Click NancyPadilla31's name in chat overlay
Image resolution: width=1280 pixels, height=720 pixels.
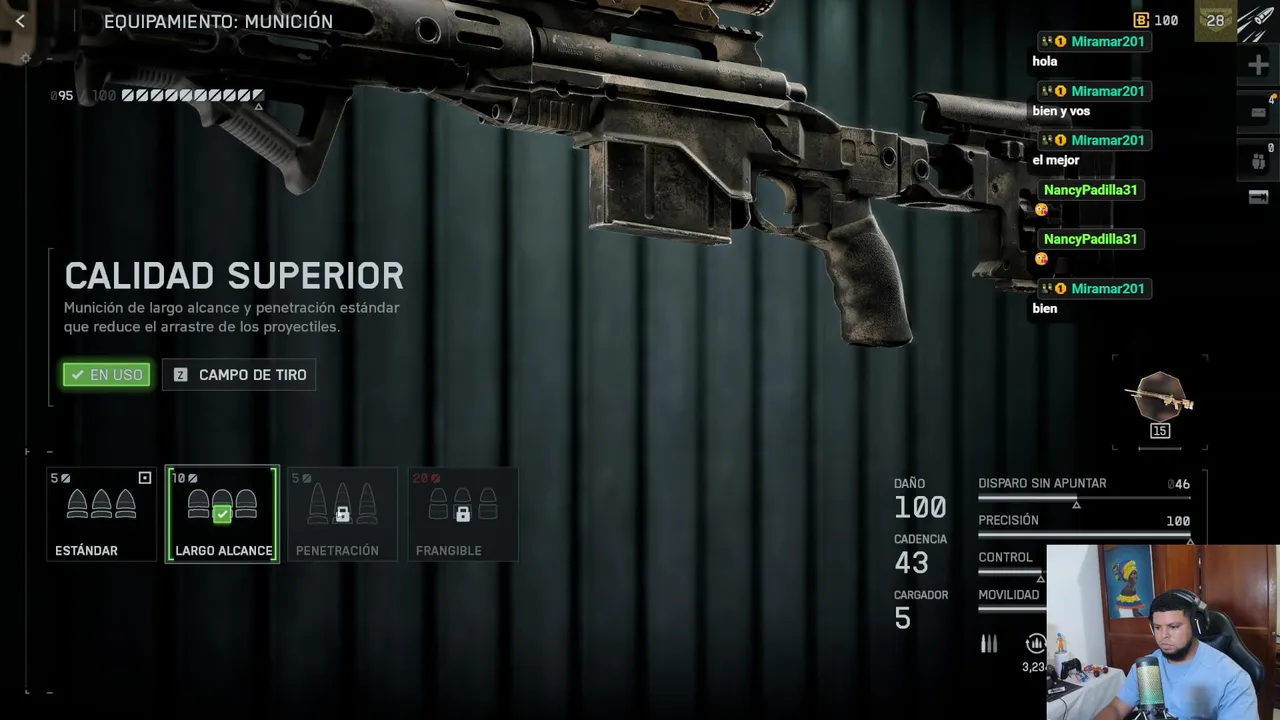(x=1090, y=190)
